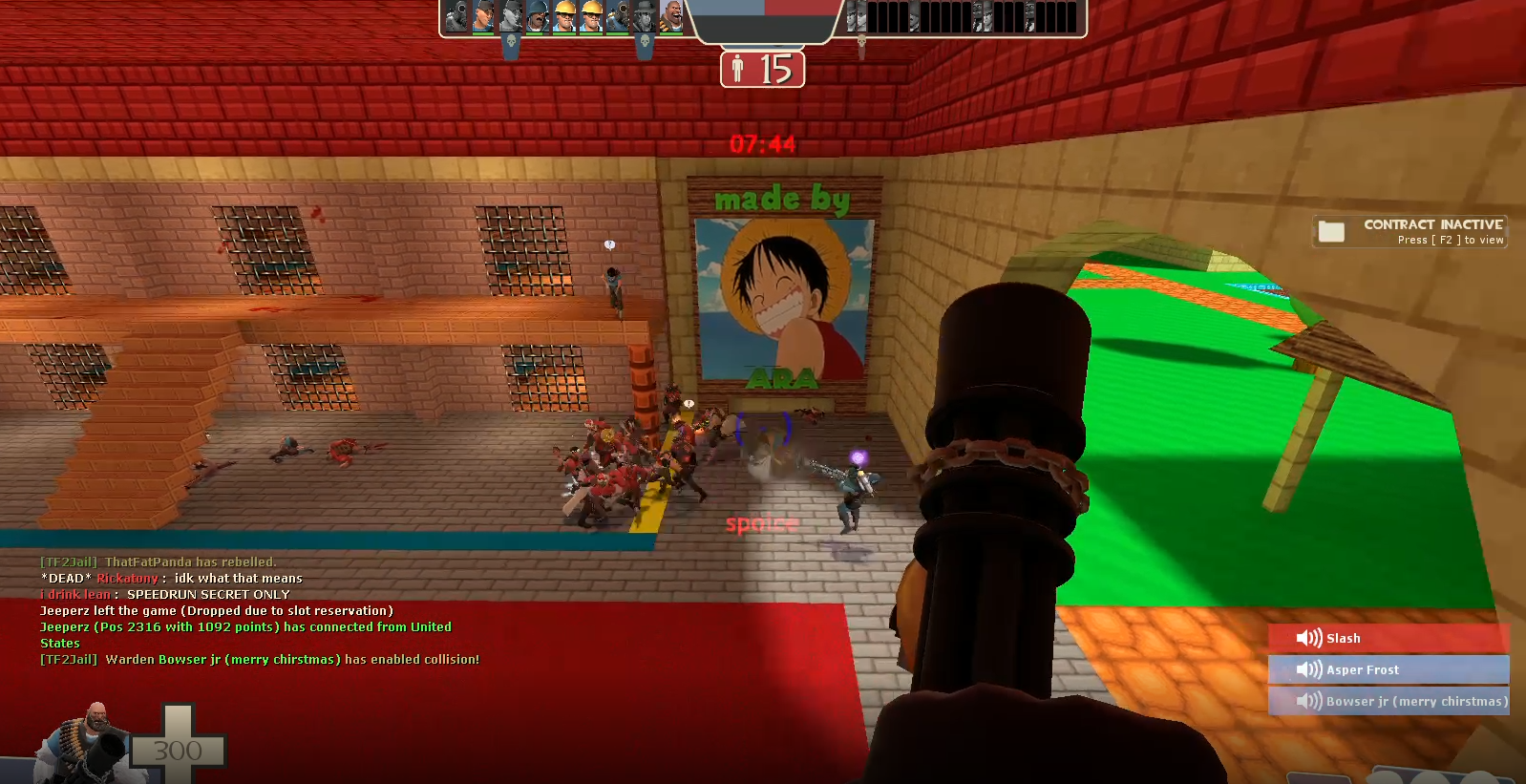Open the Contract folder icon
Viewport: 1526px width, 784px height.
(1330, 229)
